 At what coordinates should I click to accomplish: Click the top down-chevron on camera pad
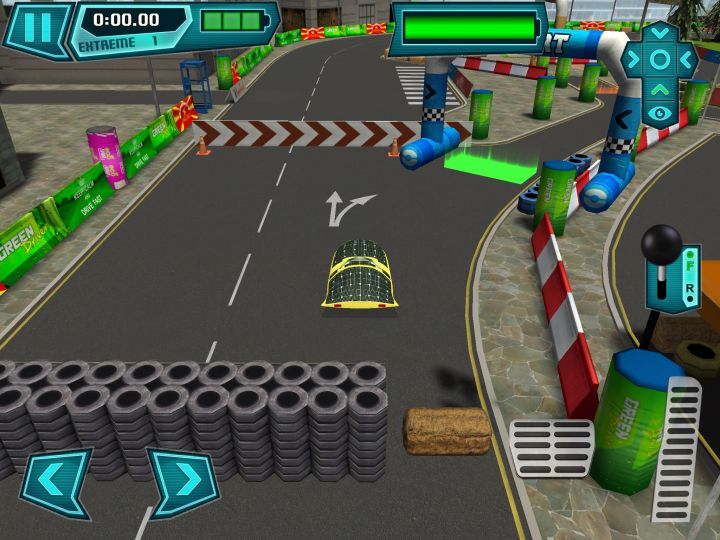[660, 32]
